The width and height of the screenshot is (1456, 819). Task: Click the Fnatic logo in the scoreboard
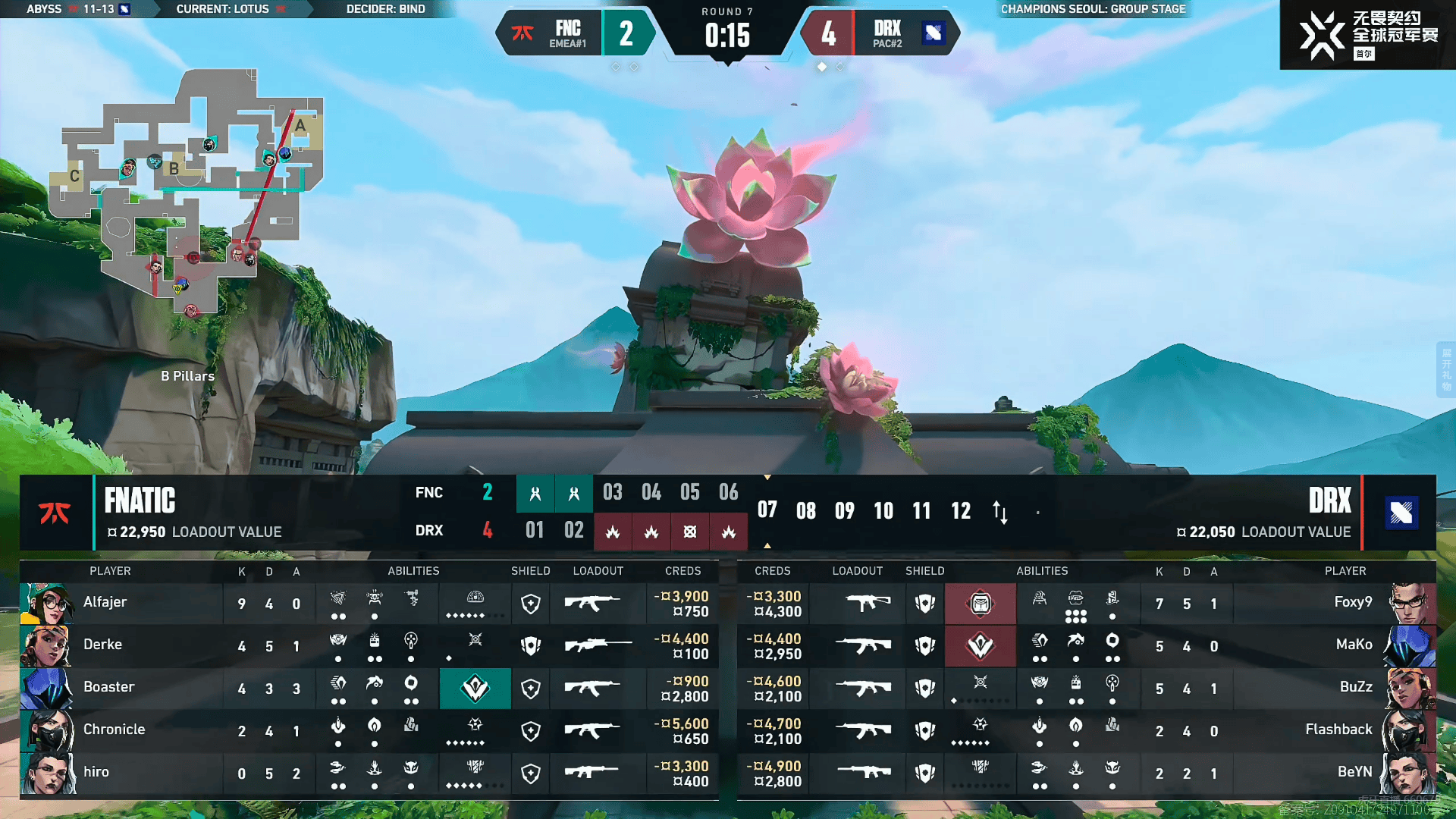pos(55,513)
